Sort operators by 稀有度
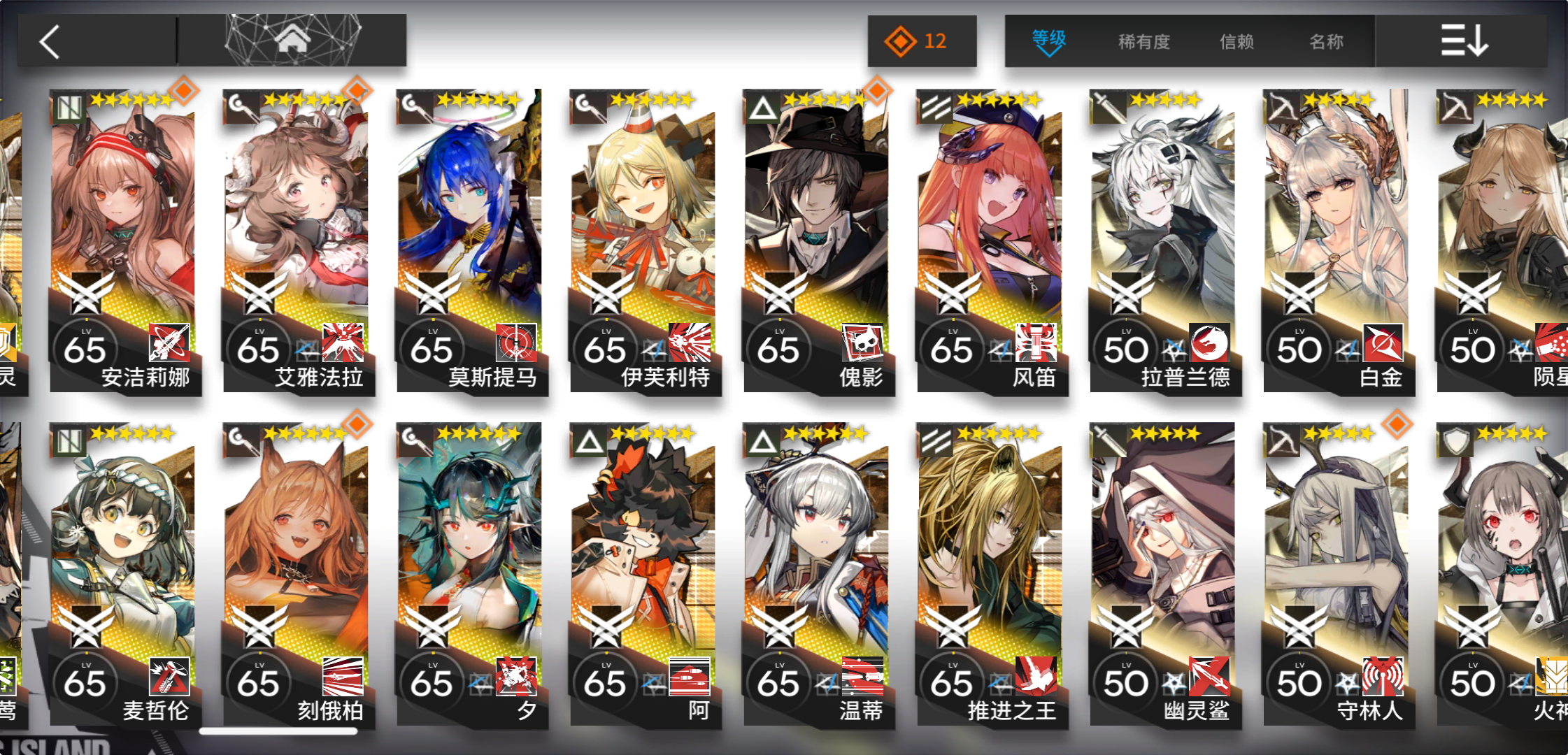 (x=1143, y=42)
